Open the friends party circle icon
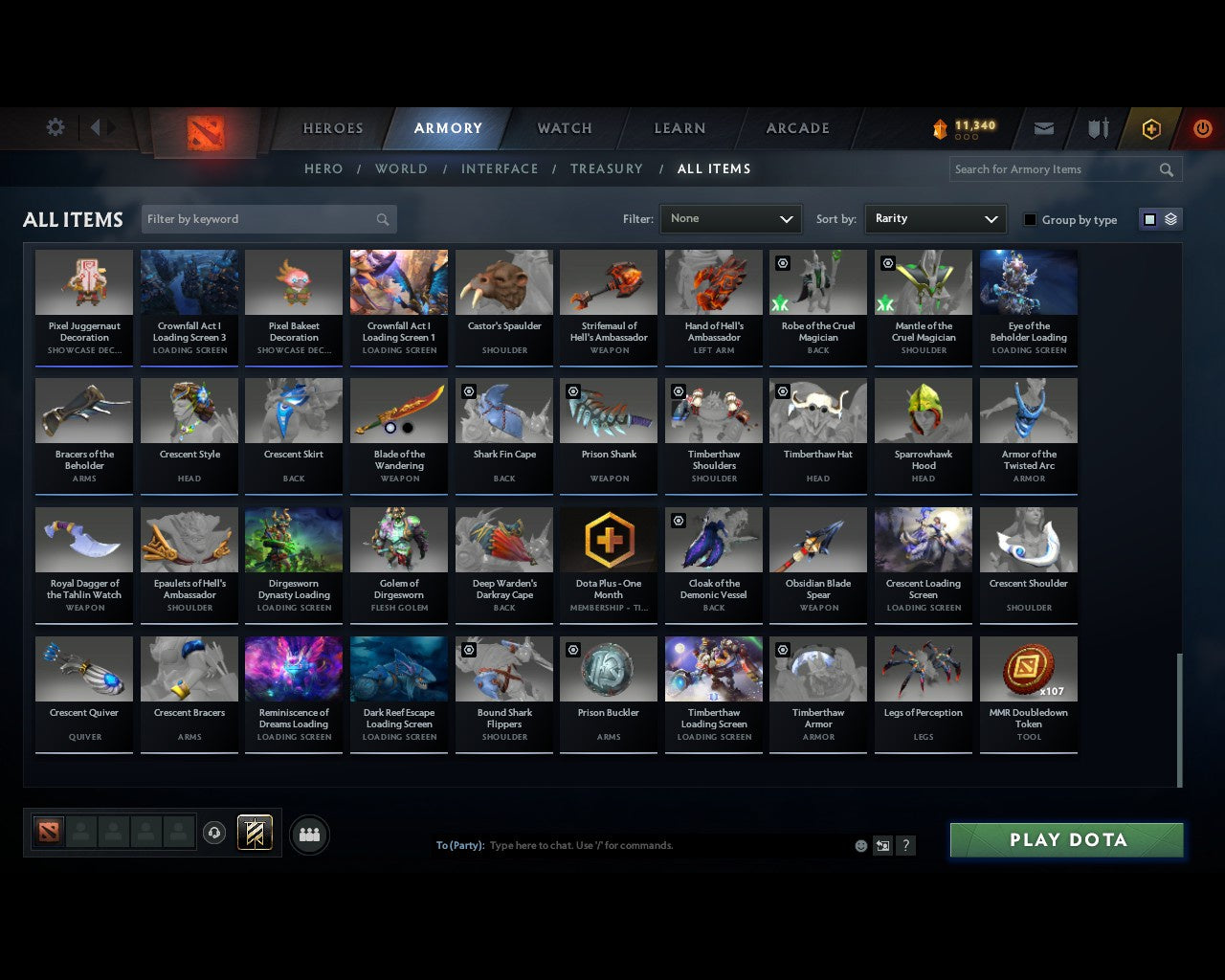Screen dimensions: 1225x980 308,834
